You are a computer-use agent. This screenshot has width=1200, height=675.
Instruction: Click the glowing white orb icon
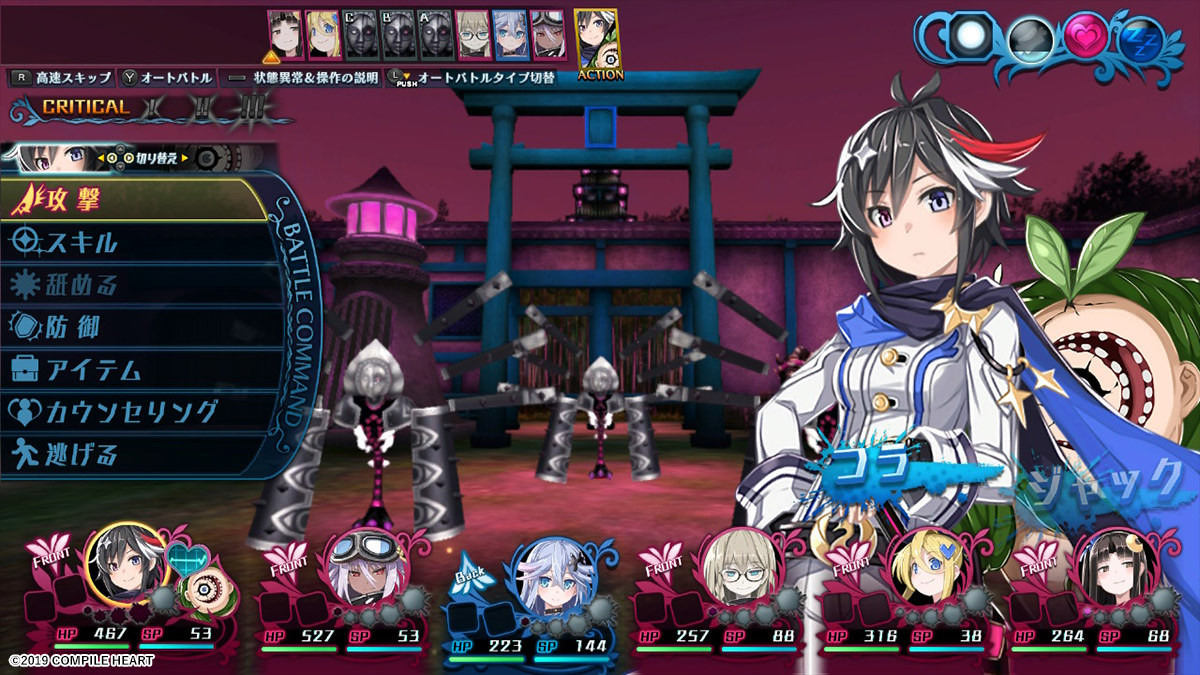click(x=968, y=38)
